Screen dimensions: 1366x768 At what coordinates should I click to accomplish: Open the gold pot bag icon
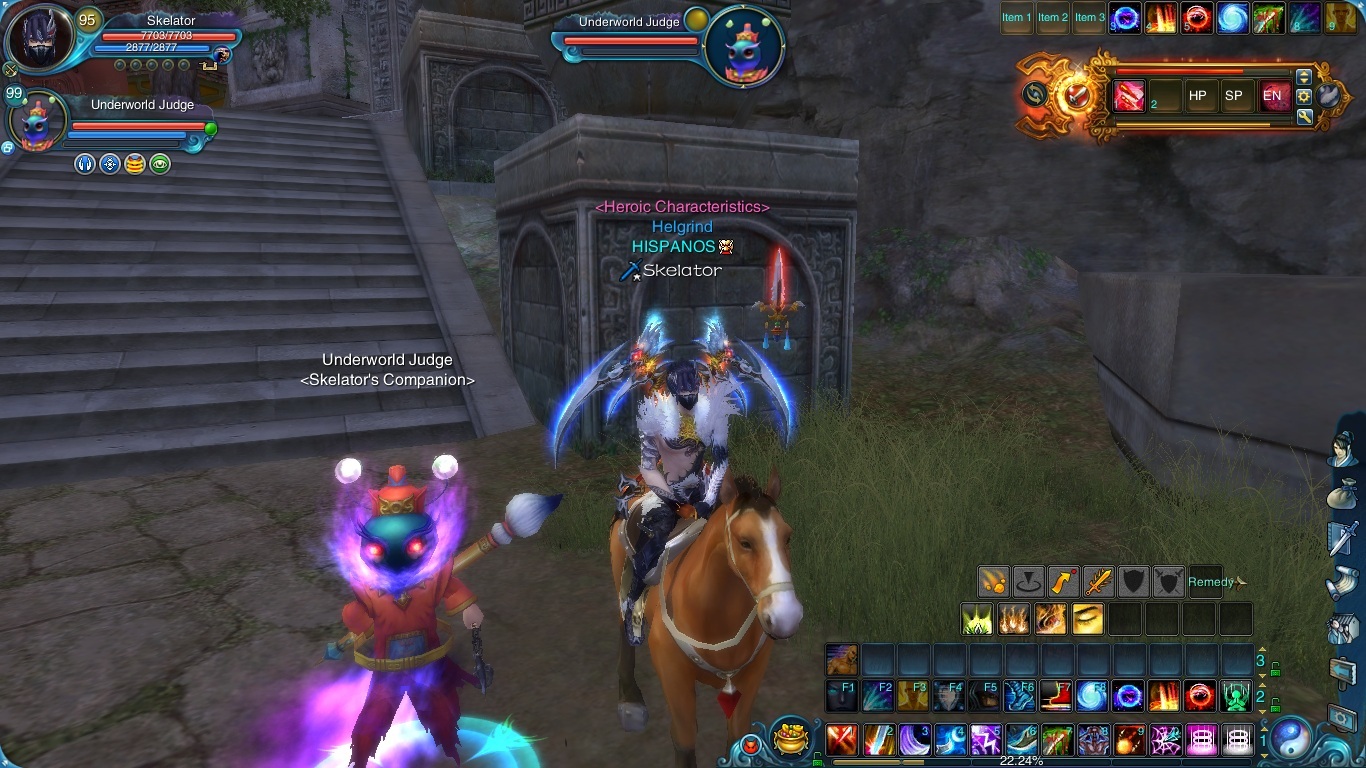coord(790,739)
